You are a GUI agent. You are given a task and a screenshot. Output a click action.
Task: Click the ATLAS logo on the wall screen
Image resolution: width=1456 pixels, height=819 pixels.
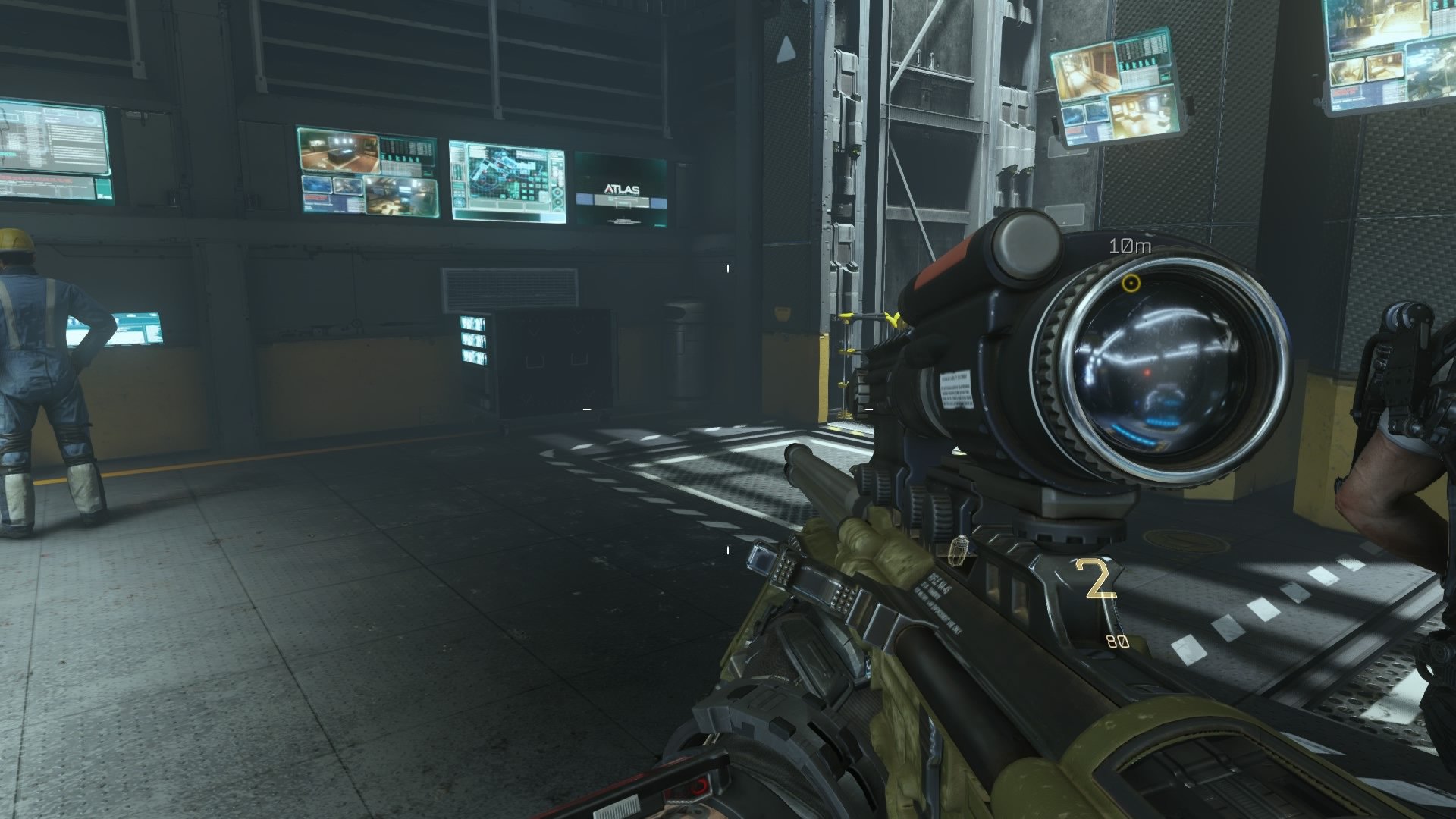tap(624, 190)
